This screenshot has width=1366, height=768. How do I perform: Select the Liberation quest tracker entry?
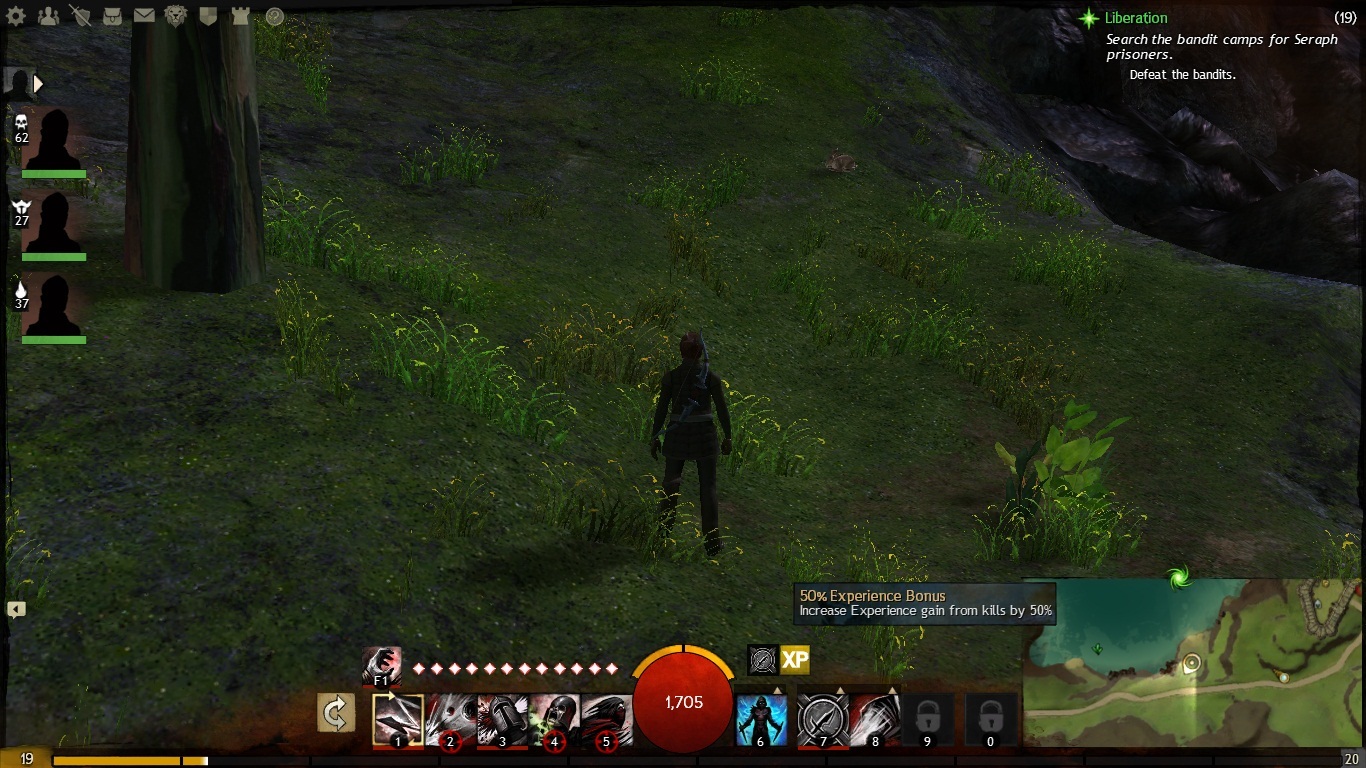(1135, 18)
